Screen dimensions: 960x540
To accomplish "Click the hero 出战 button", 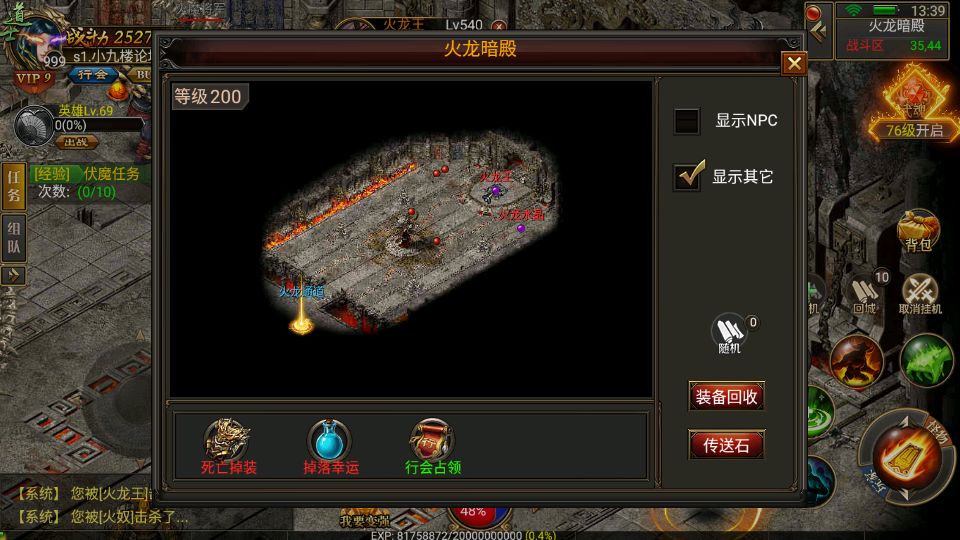I will click(75, 141).
